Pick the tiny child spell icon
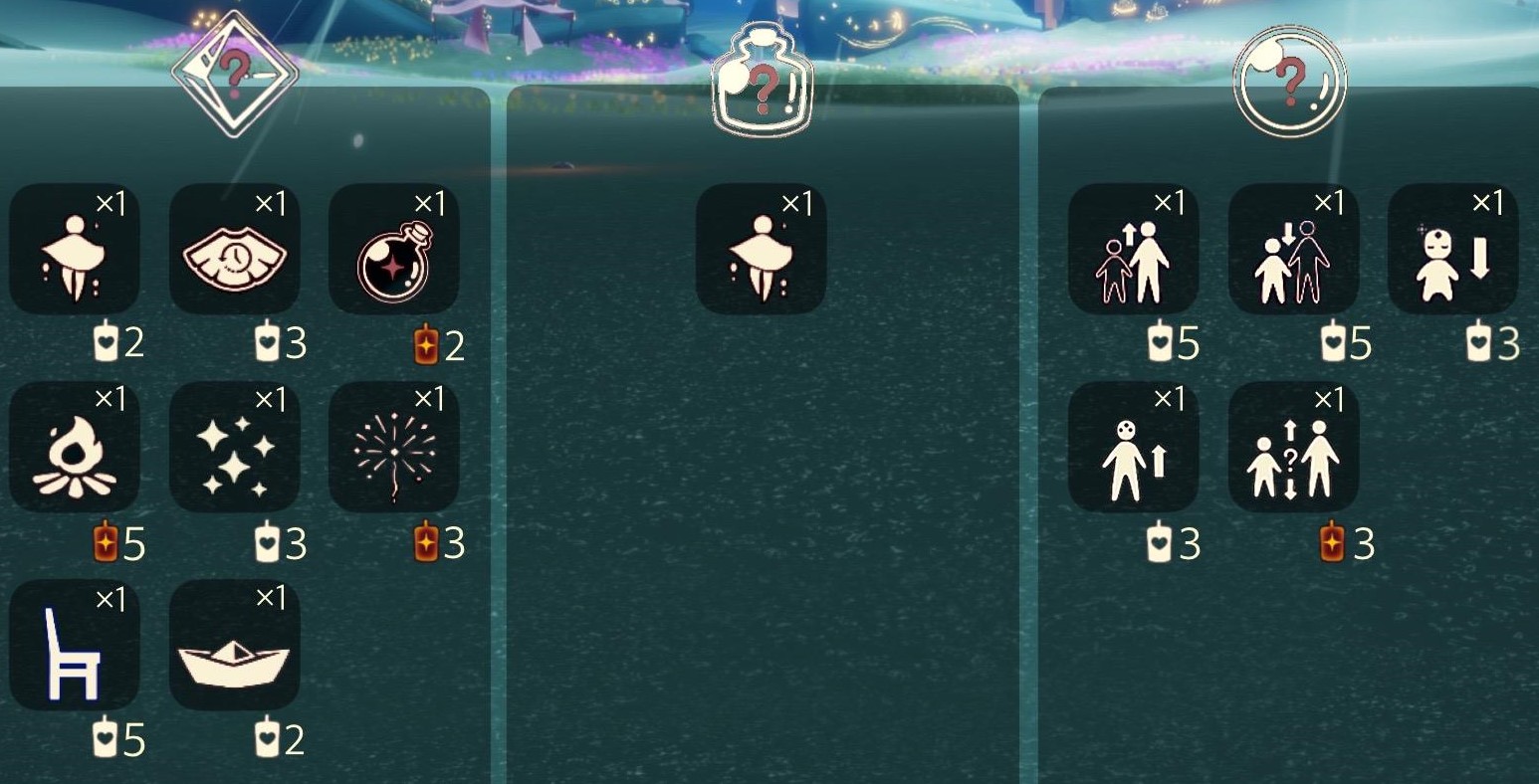1539x784 pixels. [x=1451, y=249]
